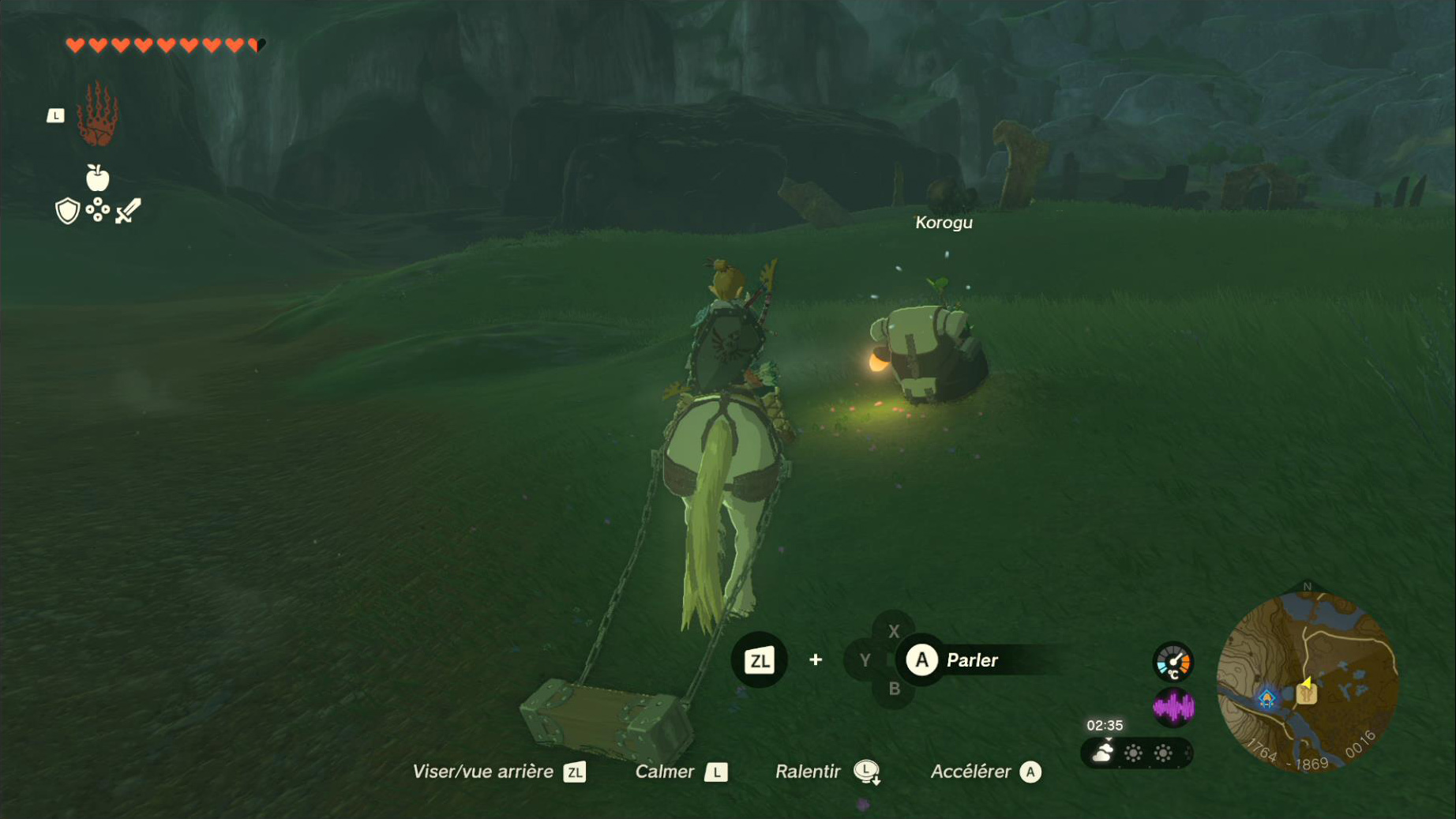Show the cloudy weather forecast icon
This screenshot has height=819, width=1456.
click(x=1102, y=753)
